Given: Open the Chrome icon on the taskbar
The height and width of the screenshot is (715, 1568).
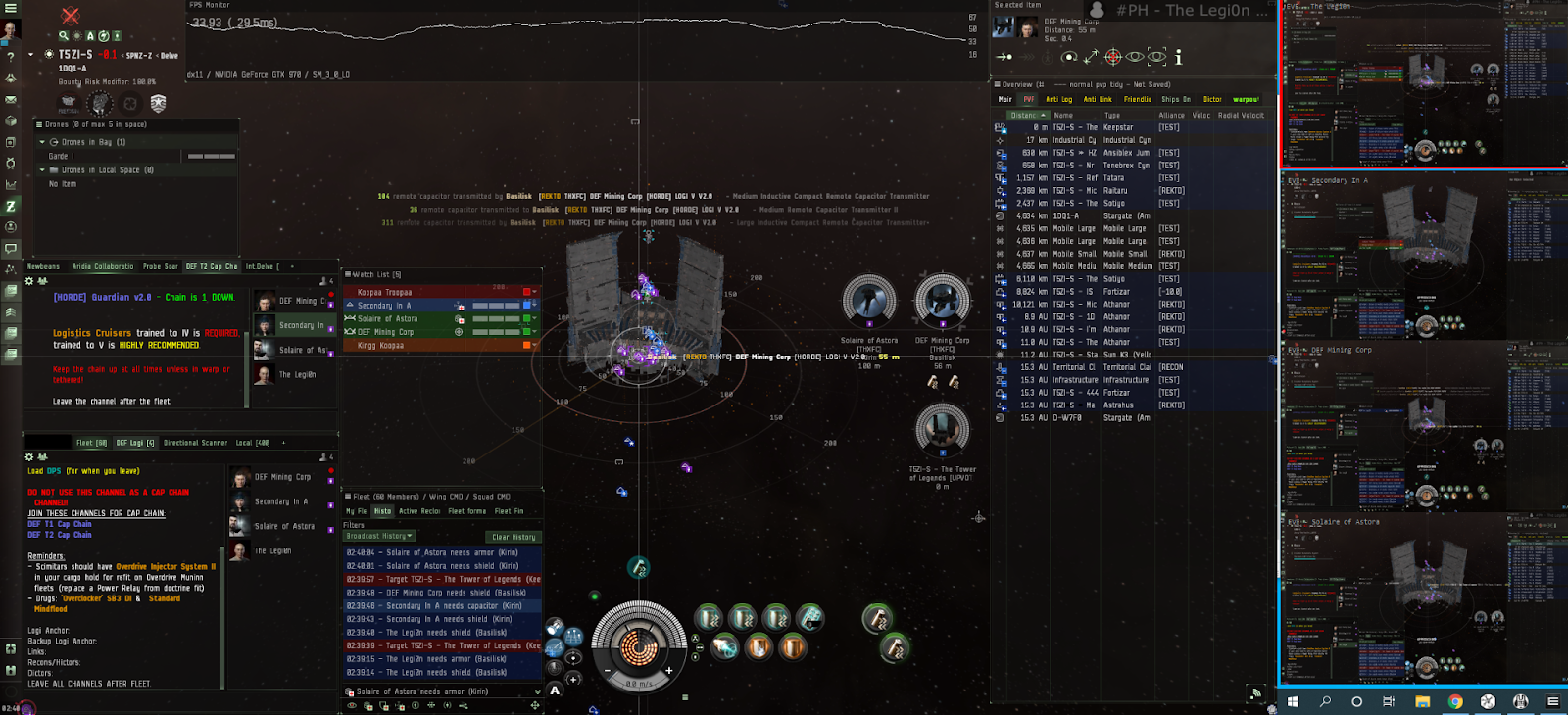Looking at the screenshot, I should [1455, 701].
